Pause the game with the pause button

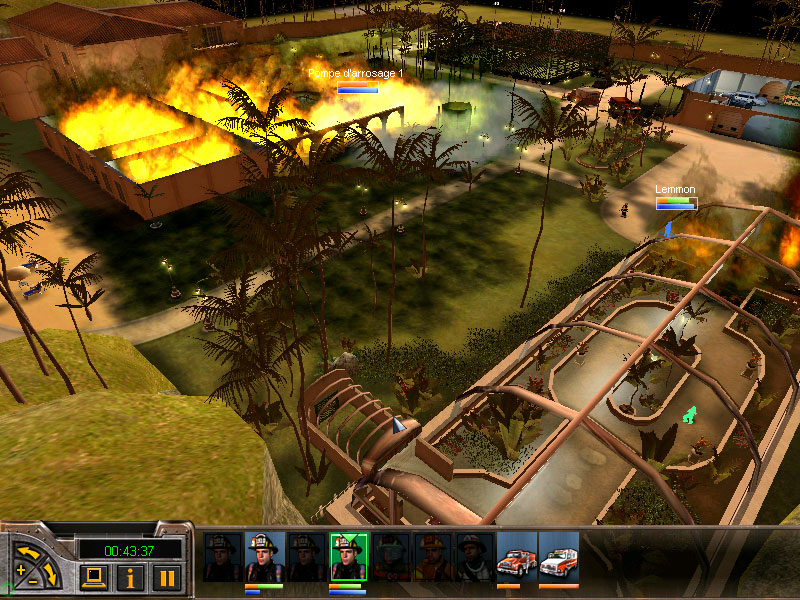click(x=167, y=576)
